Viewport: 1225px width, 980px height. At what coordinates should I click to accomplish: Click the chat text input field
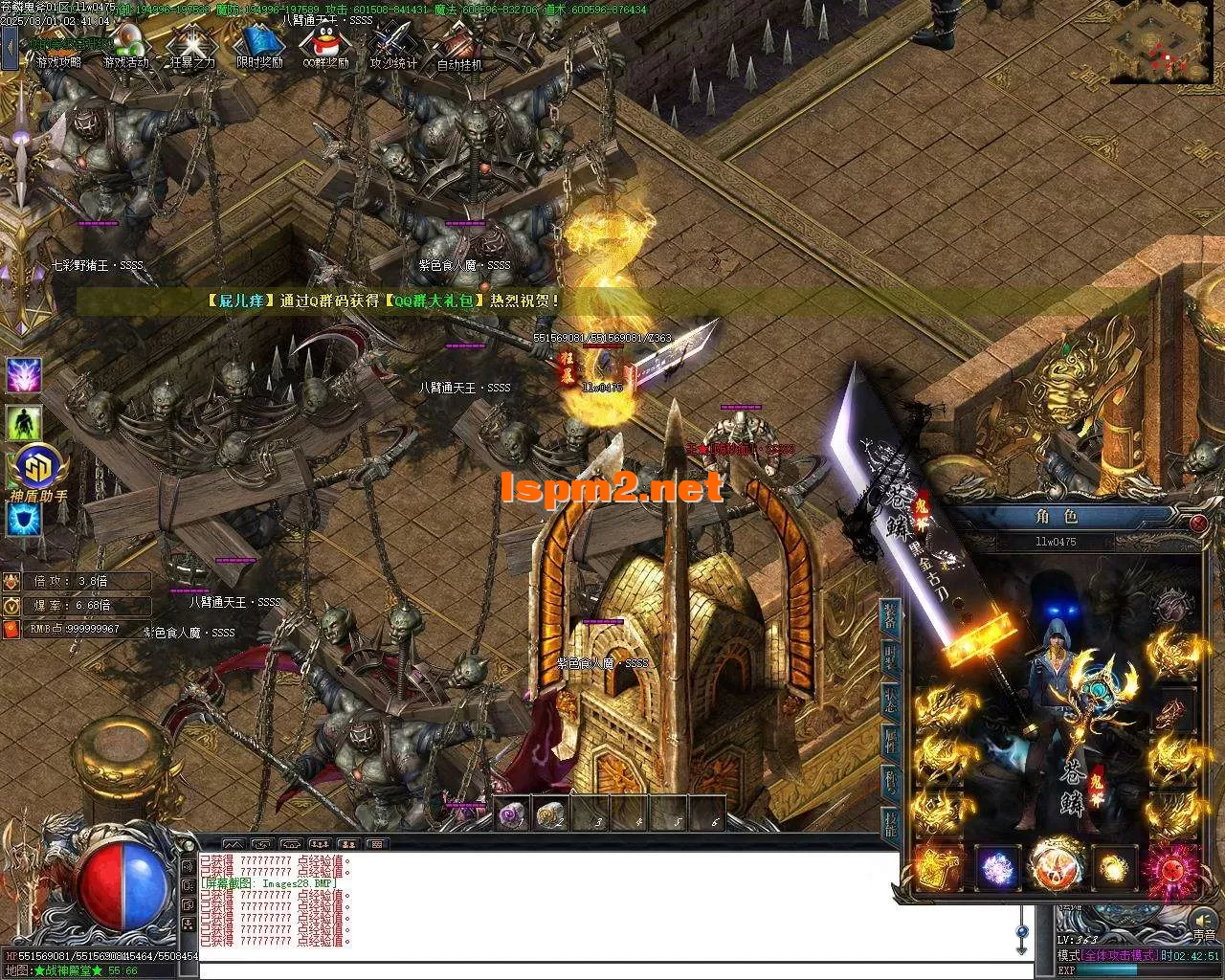[603, 970]
